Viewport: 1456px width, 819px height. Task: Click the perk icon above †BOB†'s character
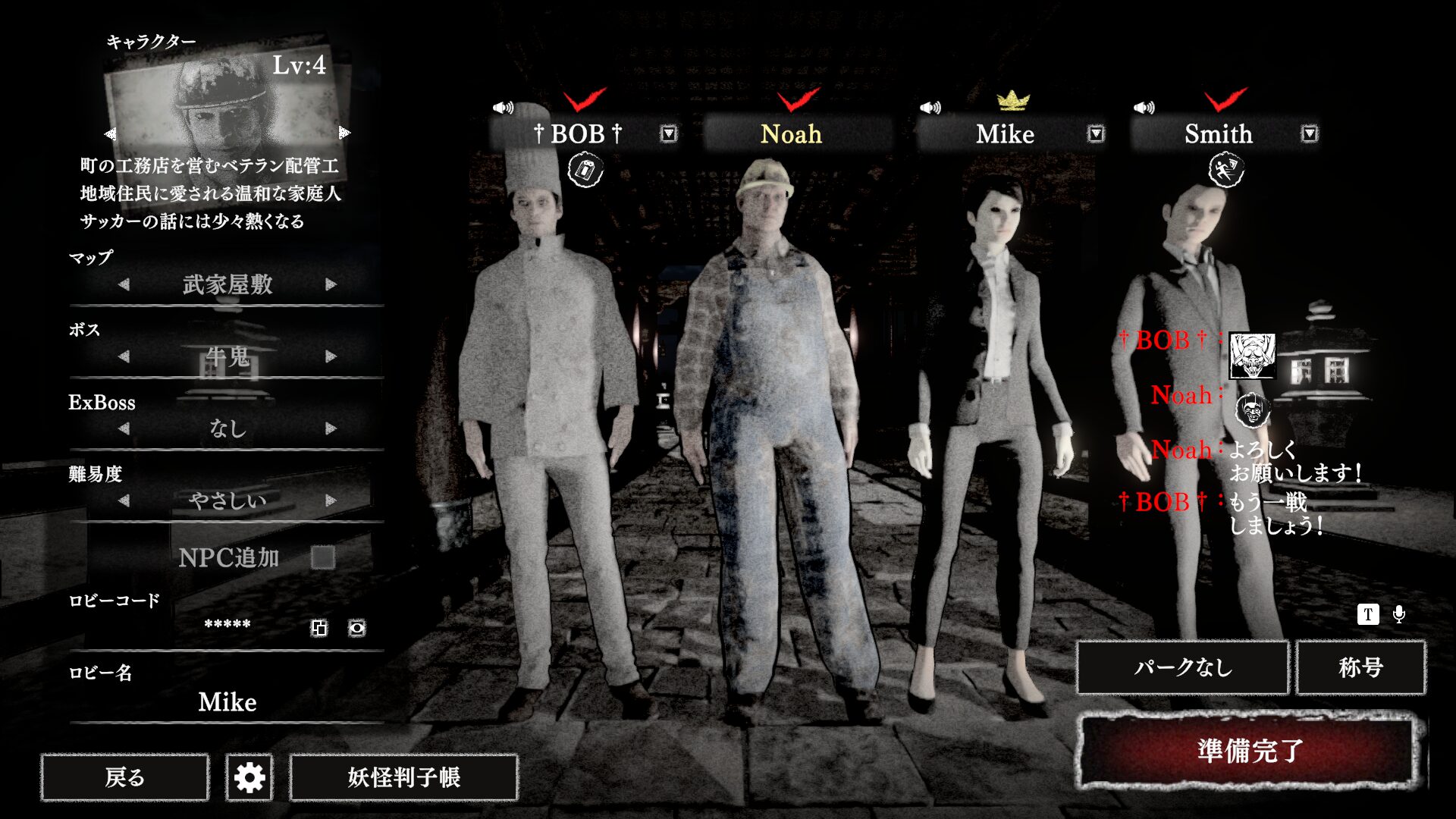click(584, 171)
